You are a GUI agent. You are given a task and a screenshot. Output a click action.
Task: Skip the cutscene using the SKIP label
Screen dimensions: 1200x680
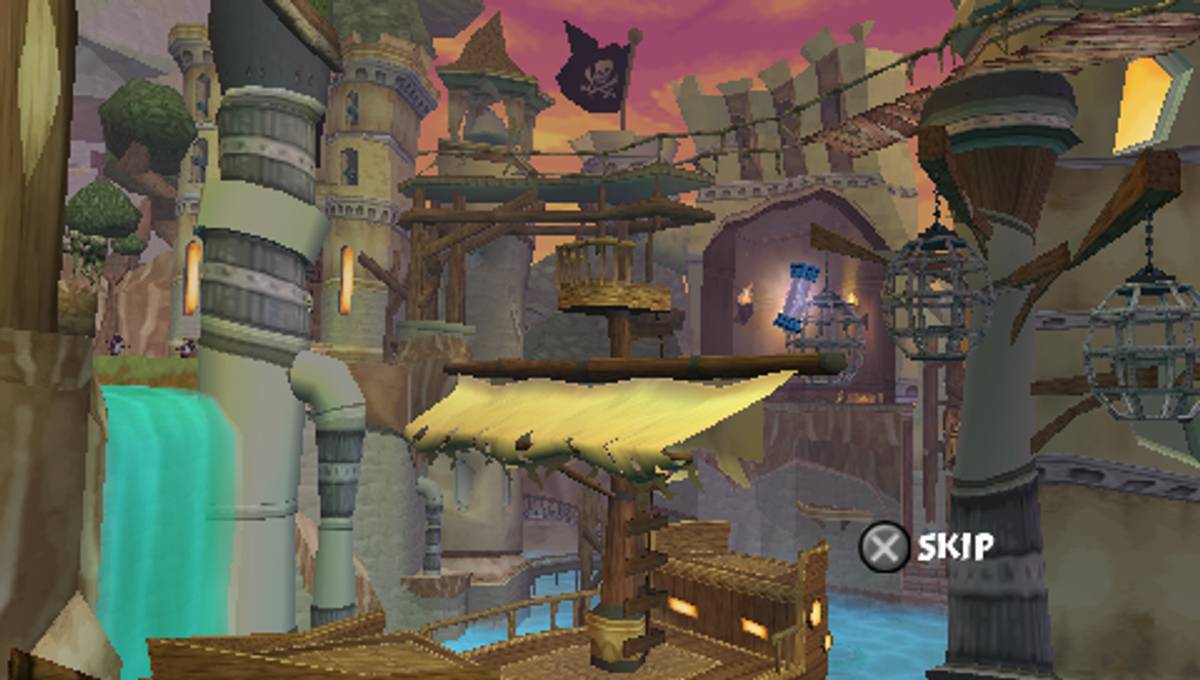pyautogui.click(x=955, y=546)
